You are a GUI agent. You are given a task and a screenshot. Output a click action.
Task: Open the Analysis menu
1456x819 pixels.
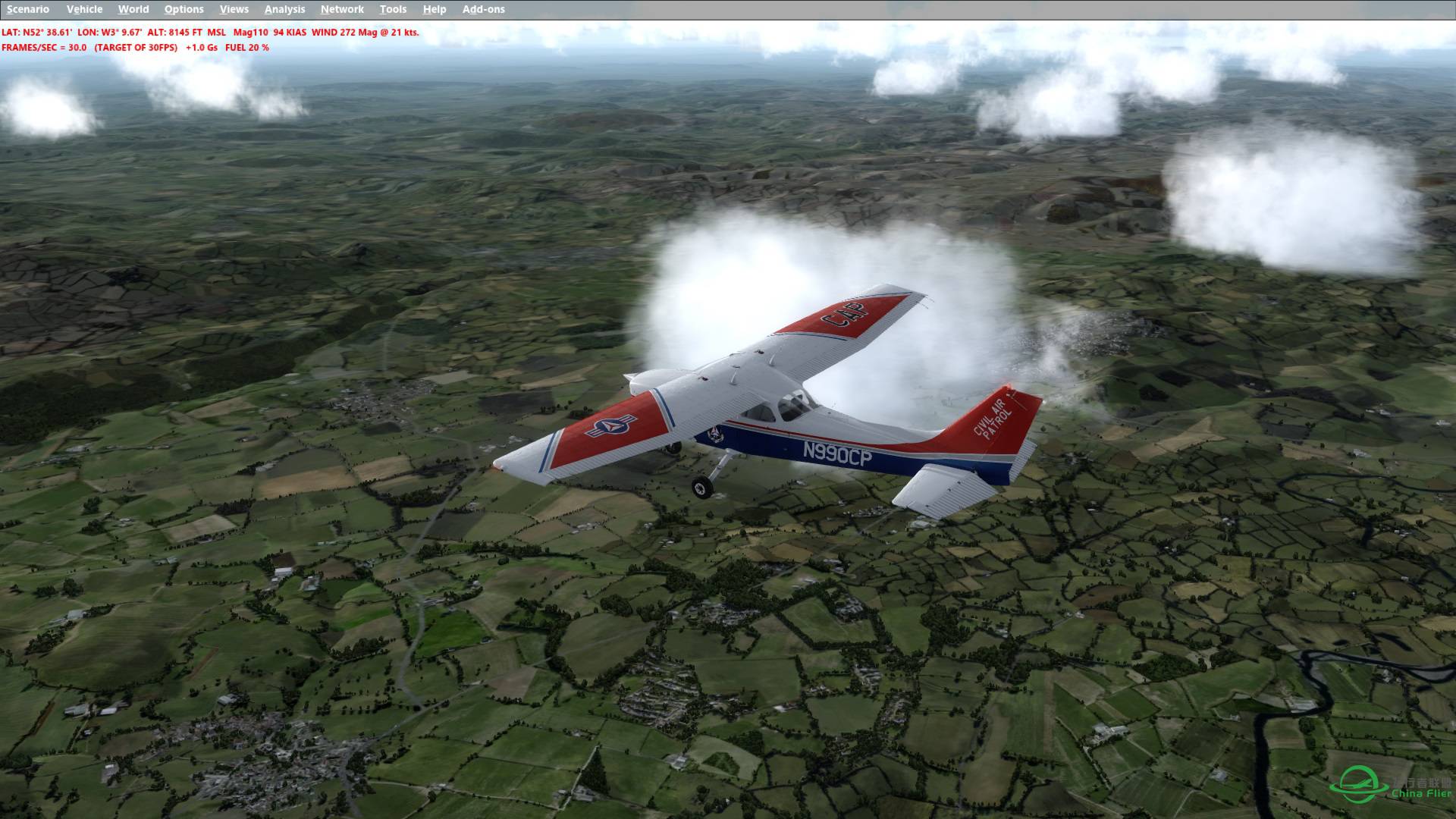point(284,9)
